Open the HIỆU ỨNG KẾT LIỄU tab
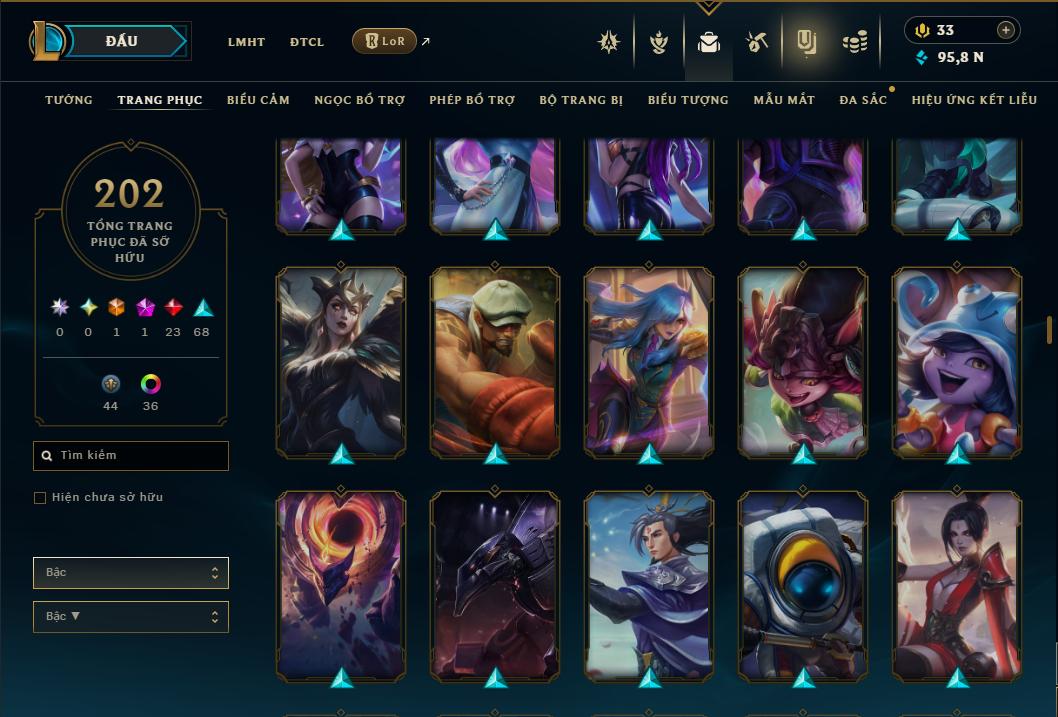1058x717 pixels. pos(974,100)
